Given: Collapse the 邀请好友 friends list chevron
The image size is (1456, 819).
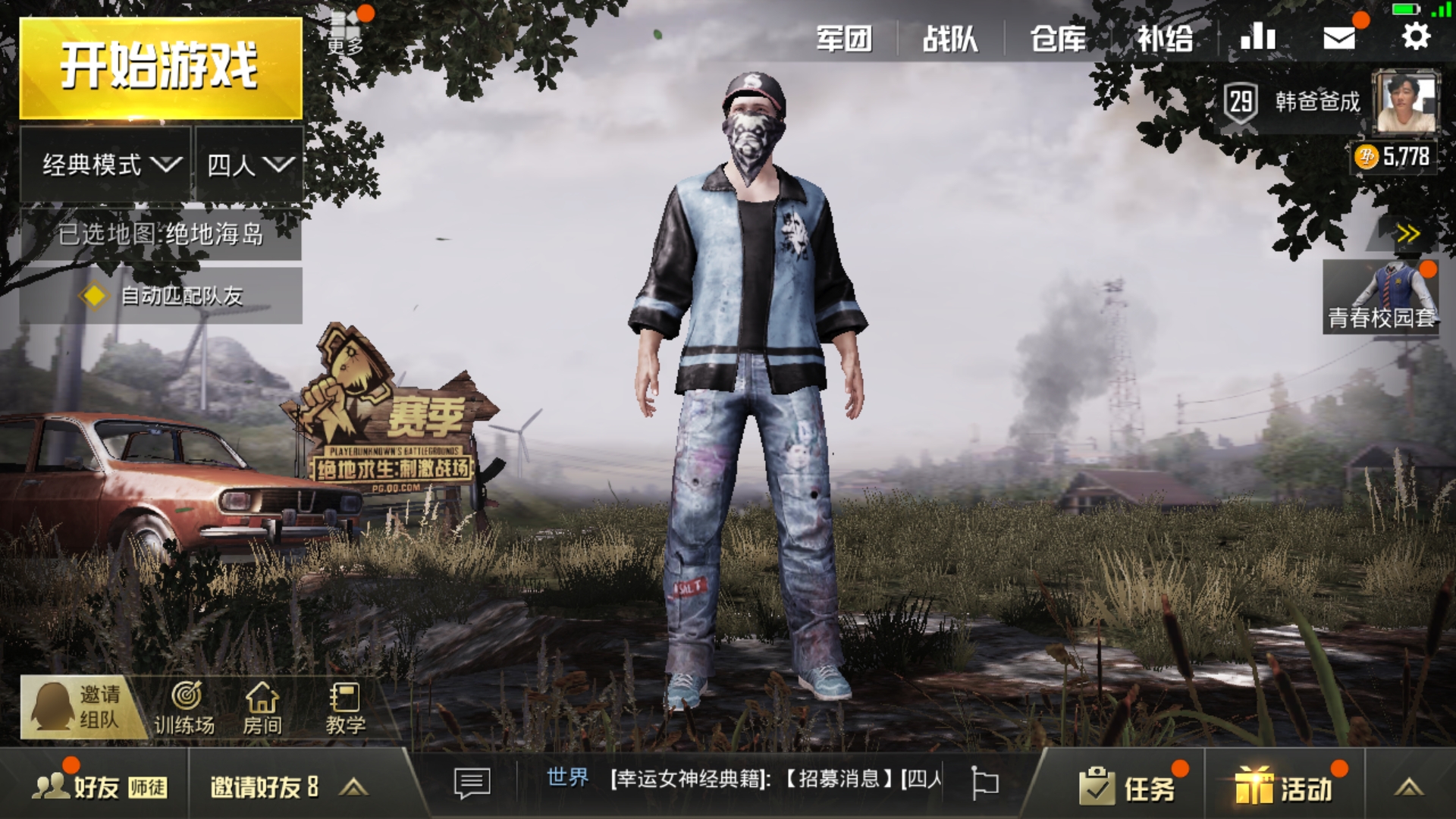Looking at the screenshot, I should click(353, 786).
